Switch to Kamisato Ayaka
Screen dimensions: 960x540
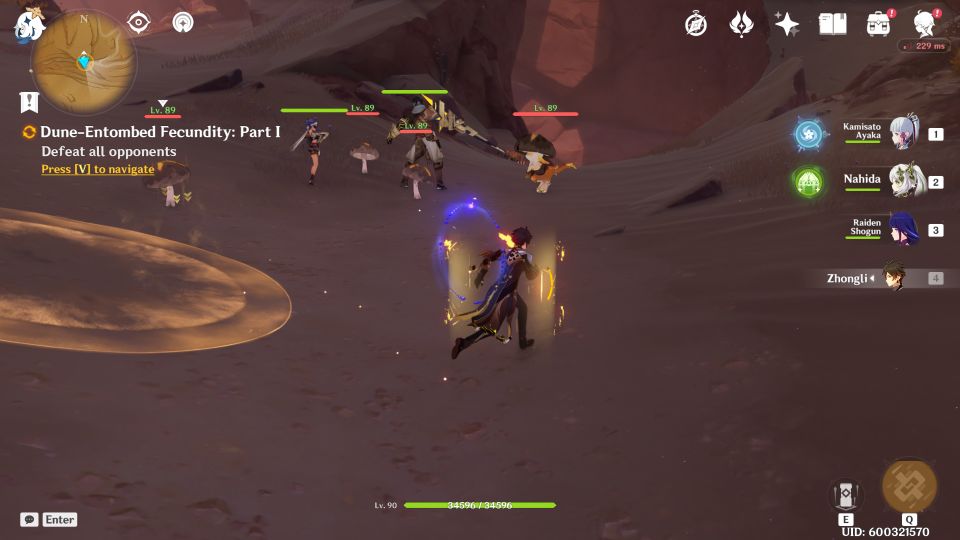pos(904,133)
